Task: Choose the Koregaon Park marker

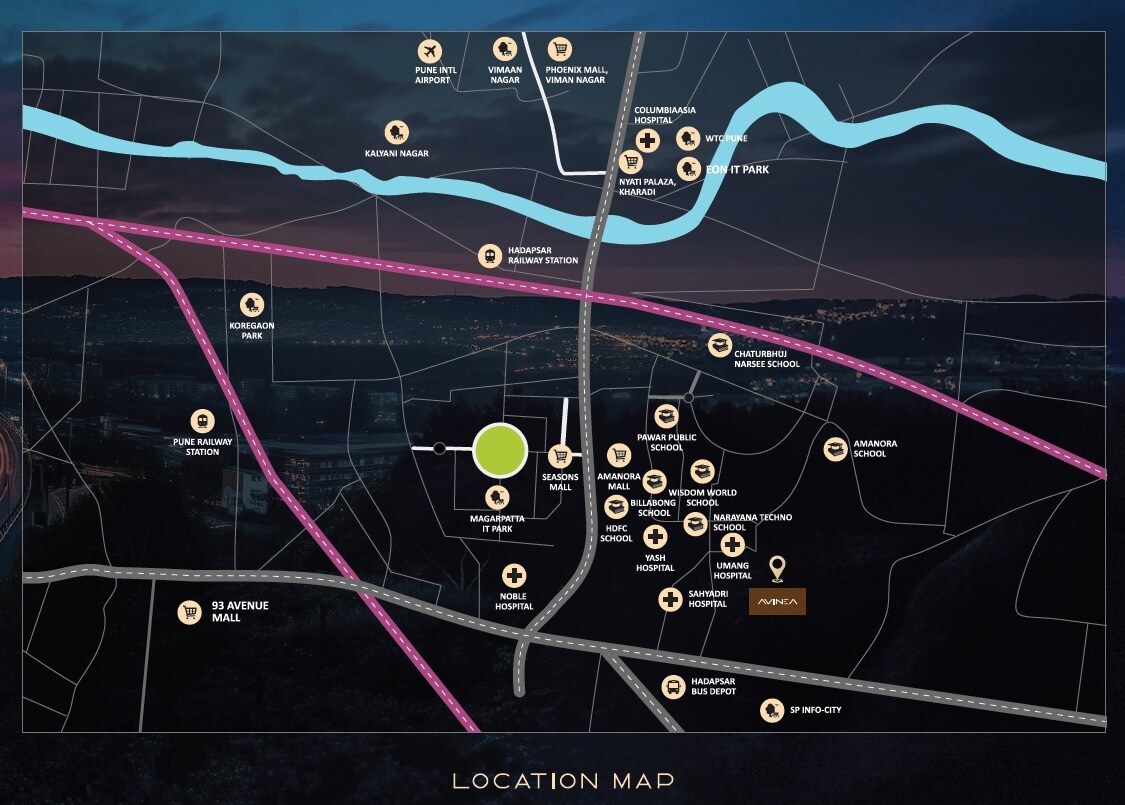Action: 251,305
